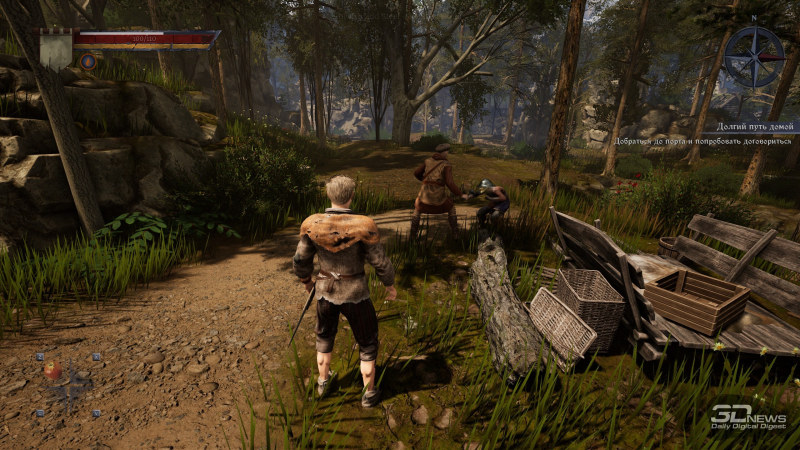Image resolution: width=800 pixels, height=450 pixels.
Task: Open the "Долгий путь домой" quest tracker
Action: (x=755, y=128)
